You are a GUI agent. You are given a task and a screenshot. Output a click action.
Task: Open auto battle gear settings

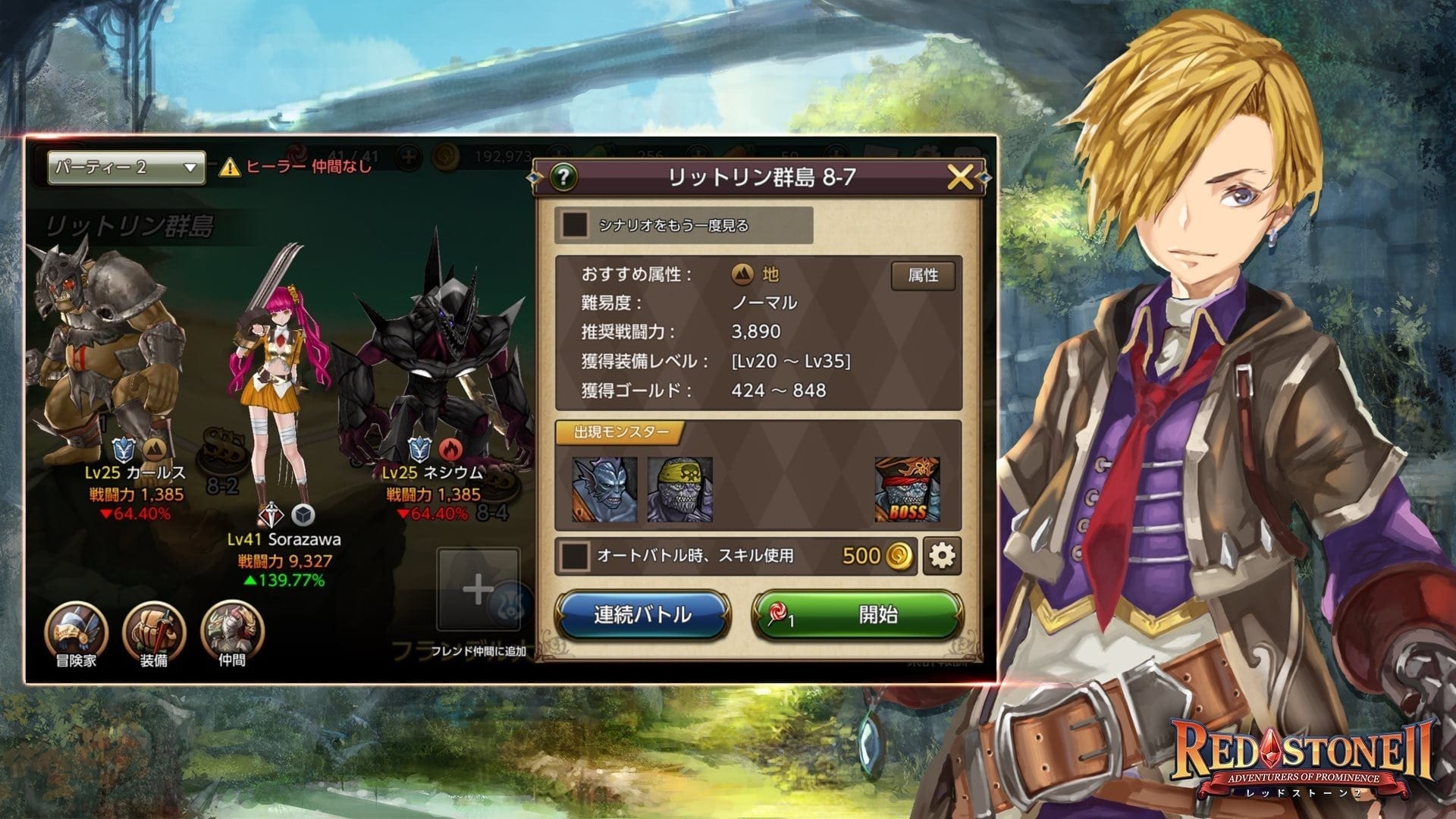tap(942, 556)
